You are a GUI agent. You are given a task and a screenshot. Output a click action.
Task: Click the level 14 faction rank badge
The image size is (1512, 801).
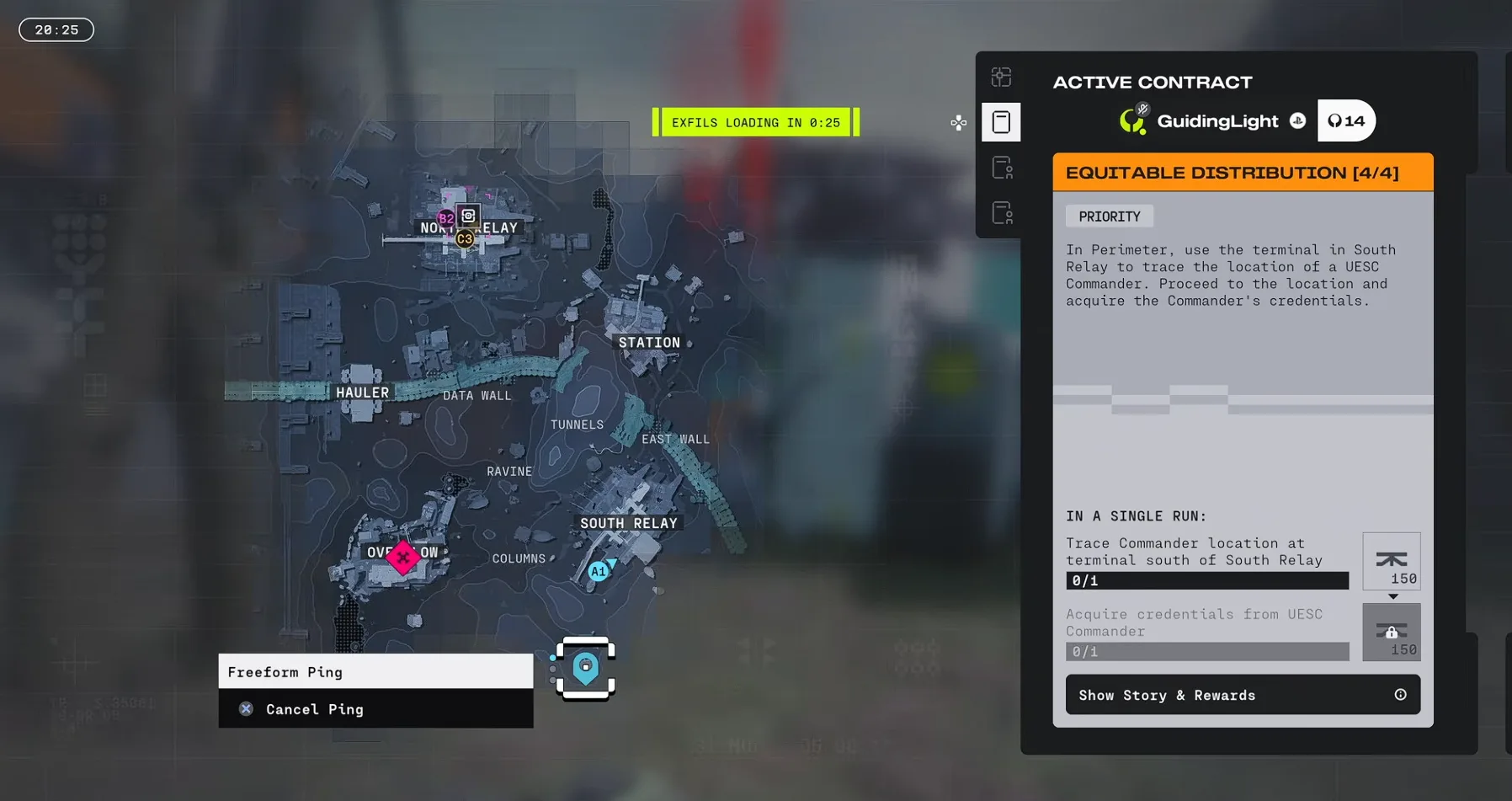(x=1346, y=121)
